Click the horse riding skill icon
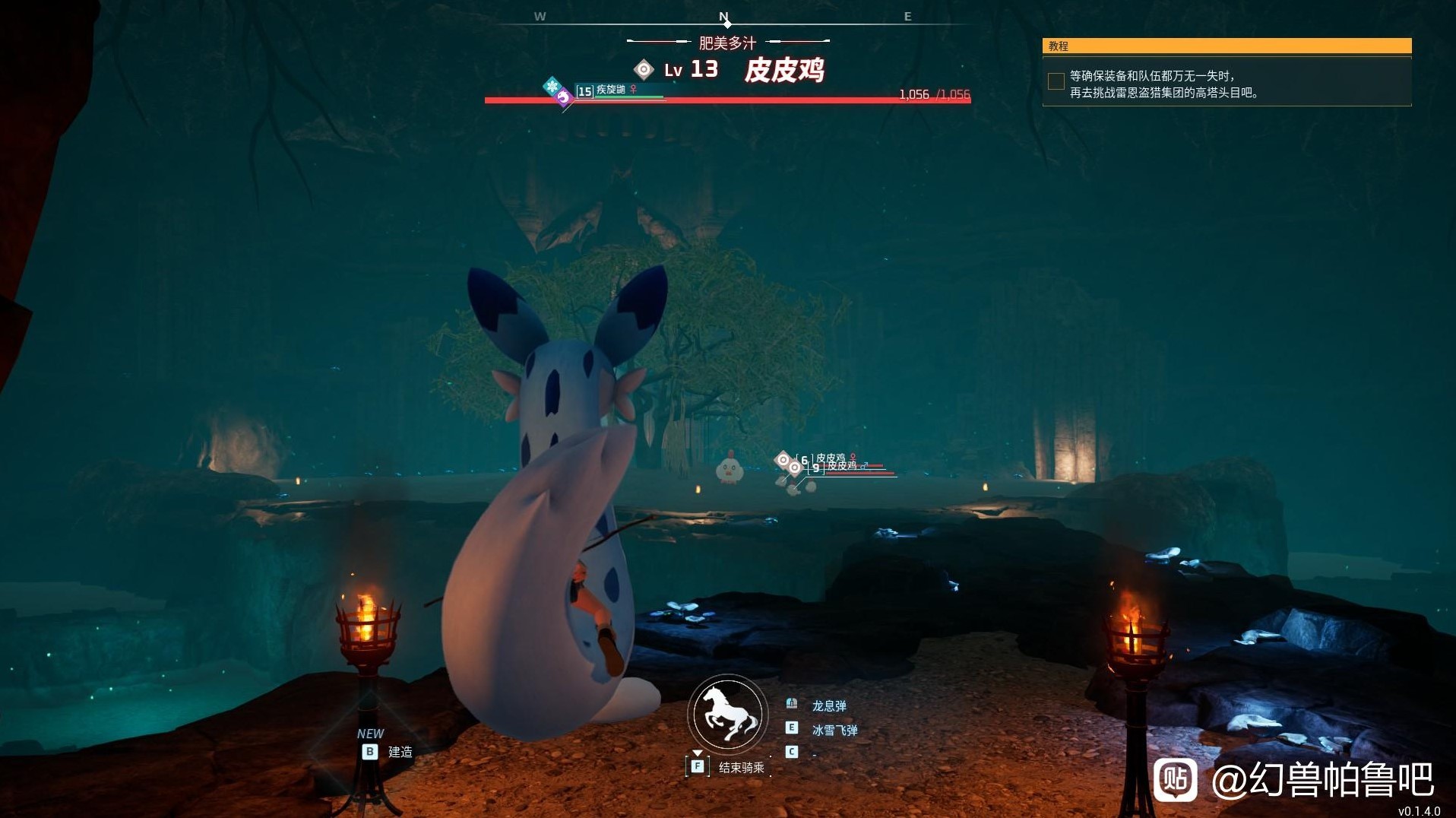The height and width of the screenshot is (818, 1456). (x=728, y=715)
